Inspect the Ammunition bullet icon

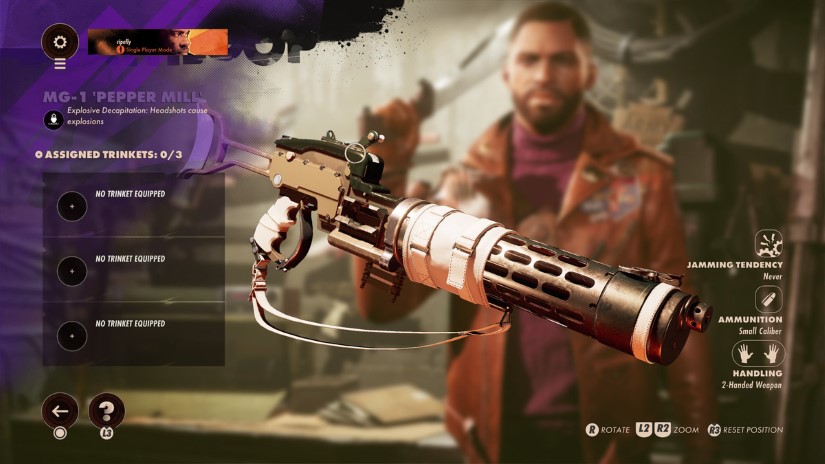(770, 299)
